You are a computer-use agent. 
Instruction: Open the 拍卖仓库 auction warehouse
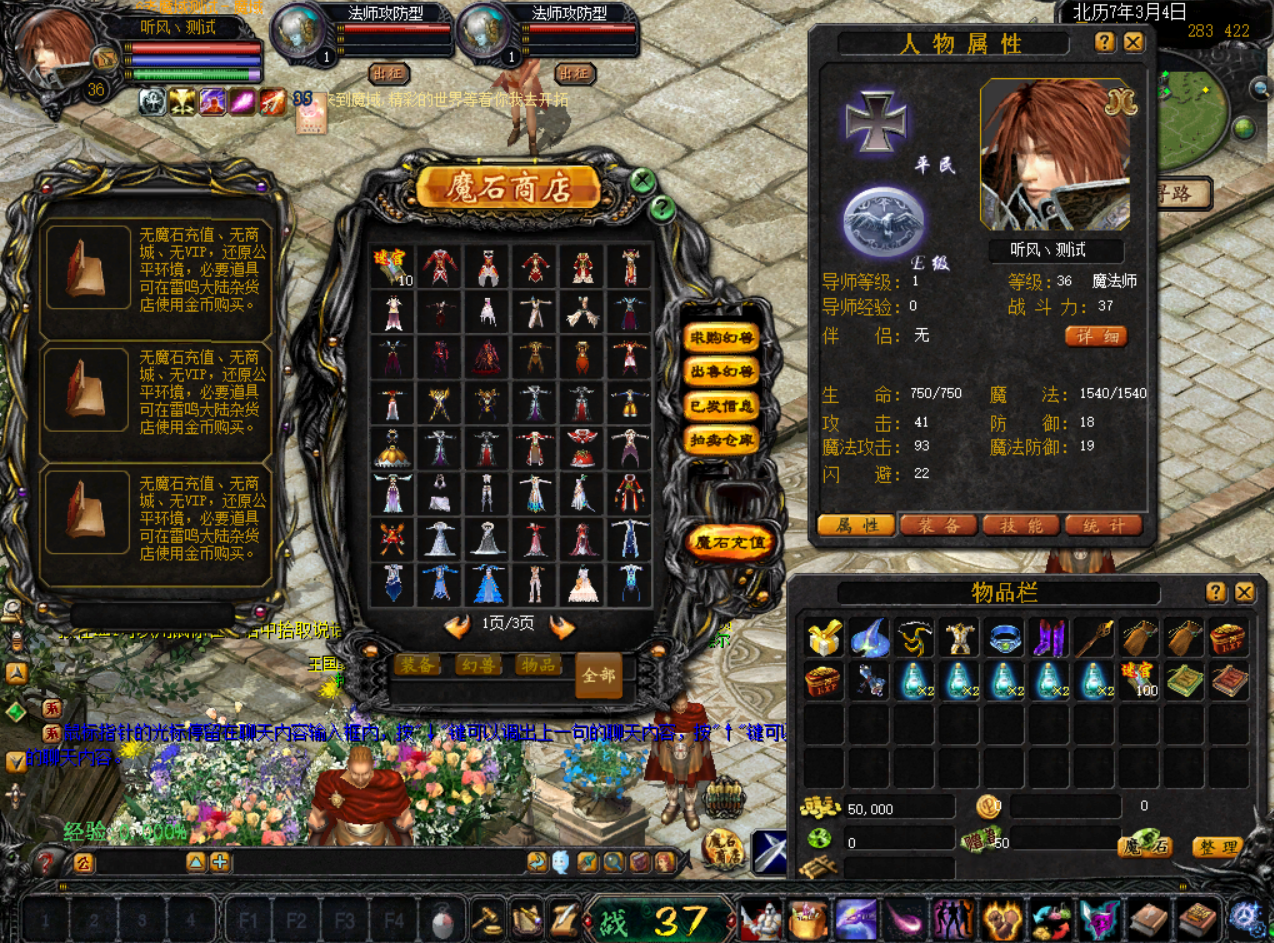(x=720, y=440)
